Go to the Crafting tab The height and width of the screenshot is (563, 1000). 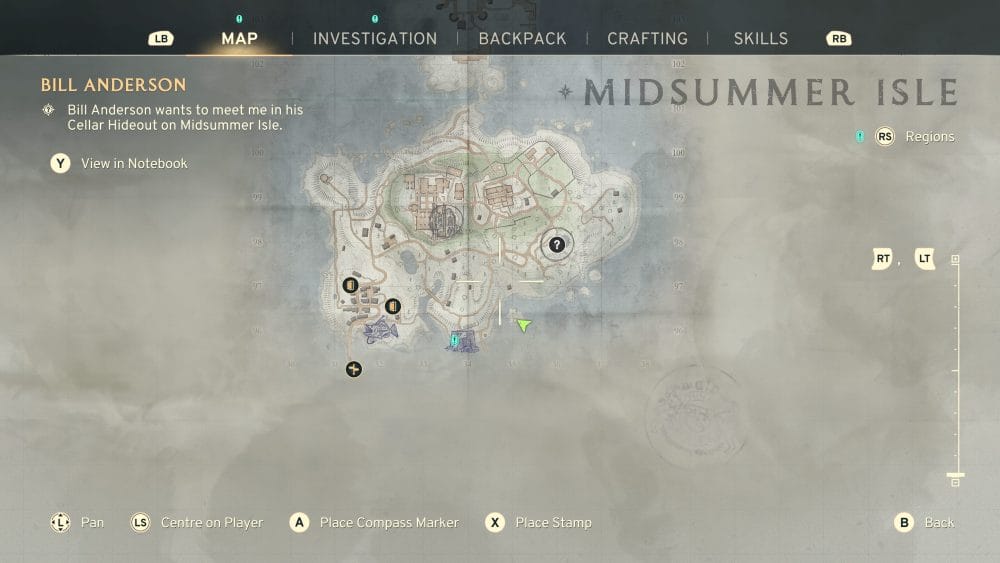[647, 39]
